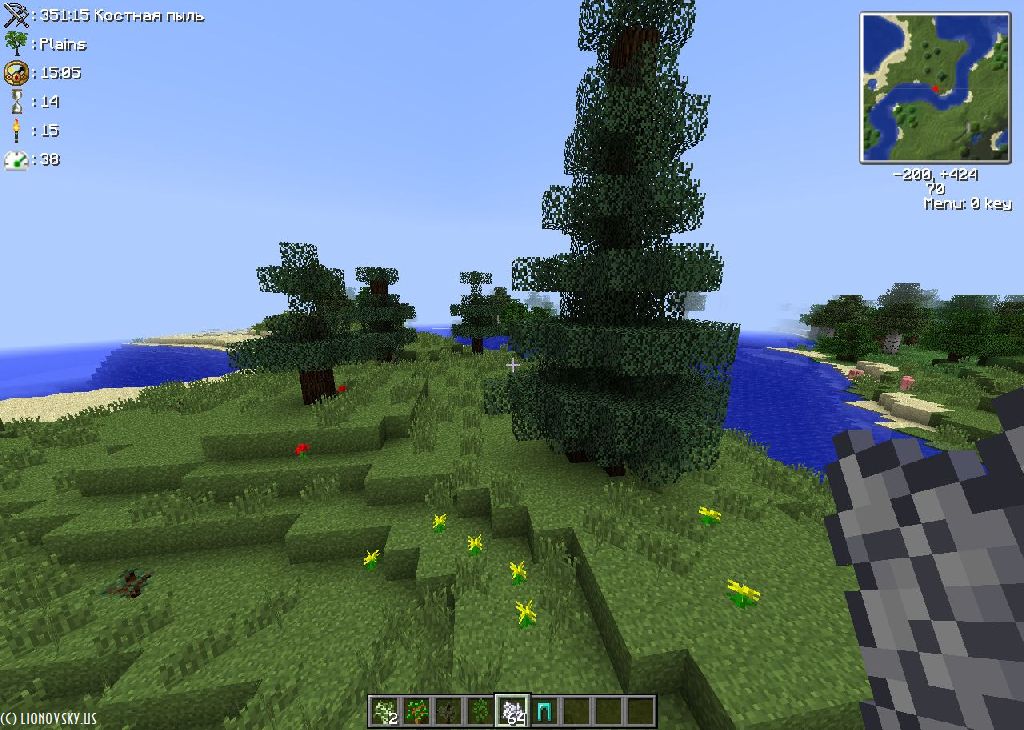Click the speedometer gauge icon
The image size is (1024, 730).
[x=16, y=159]
